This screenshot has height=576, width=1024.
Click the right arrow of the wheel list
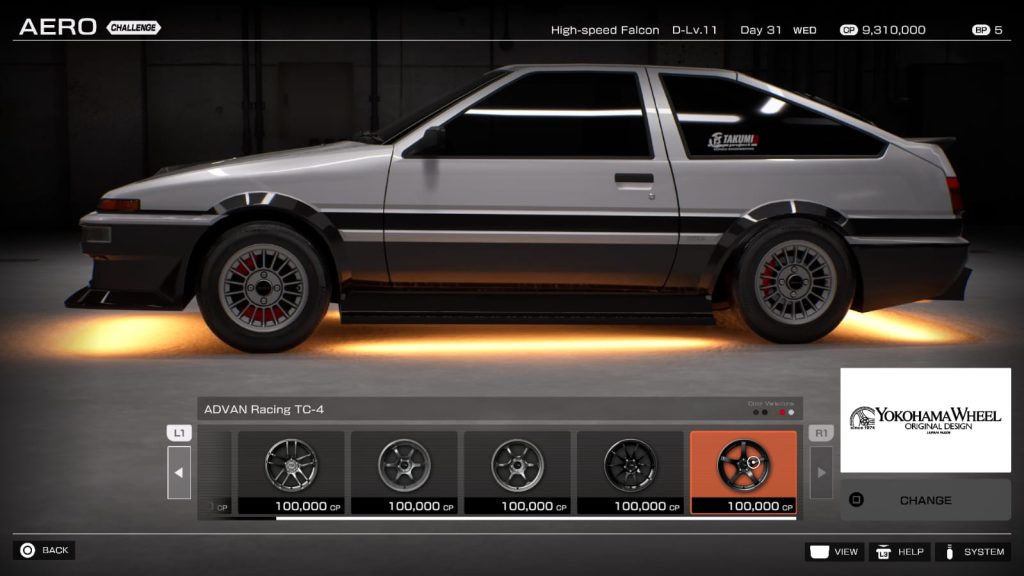821,472
